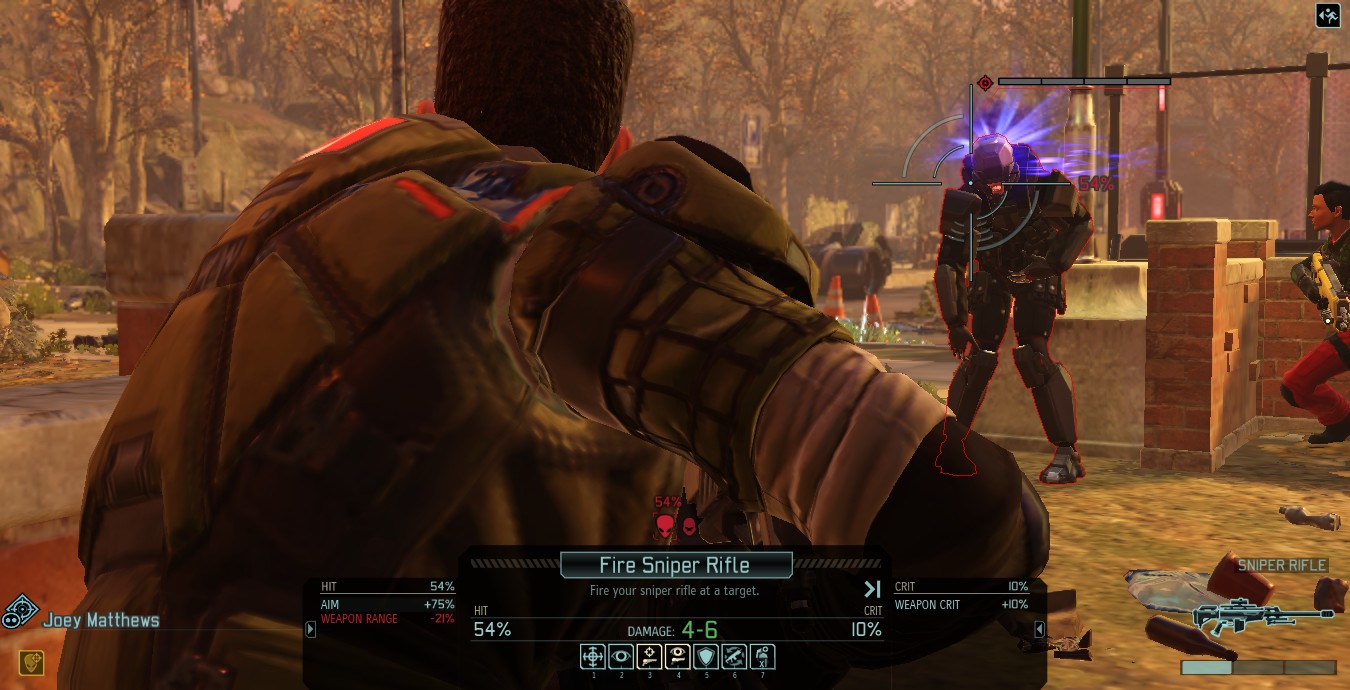Click Joey Matthews' sharpshooter class icon

pos(20,611)
